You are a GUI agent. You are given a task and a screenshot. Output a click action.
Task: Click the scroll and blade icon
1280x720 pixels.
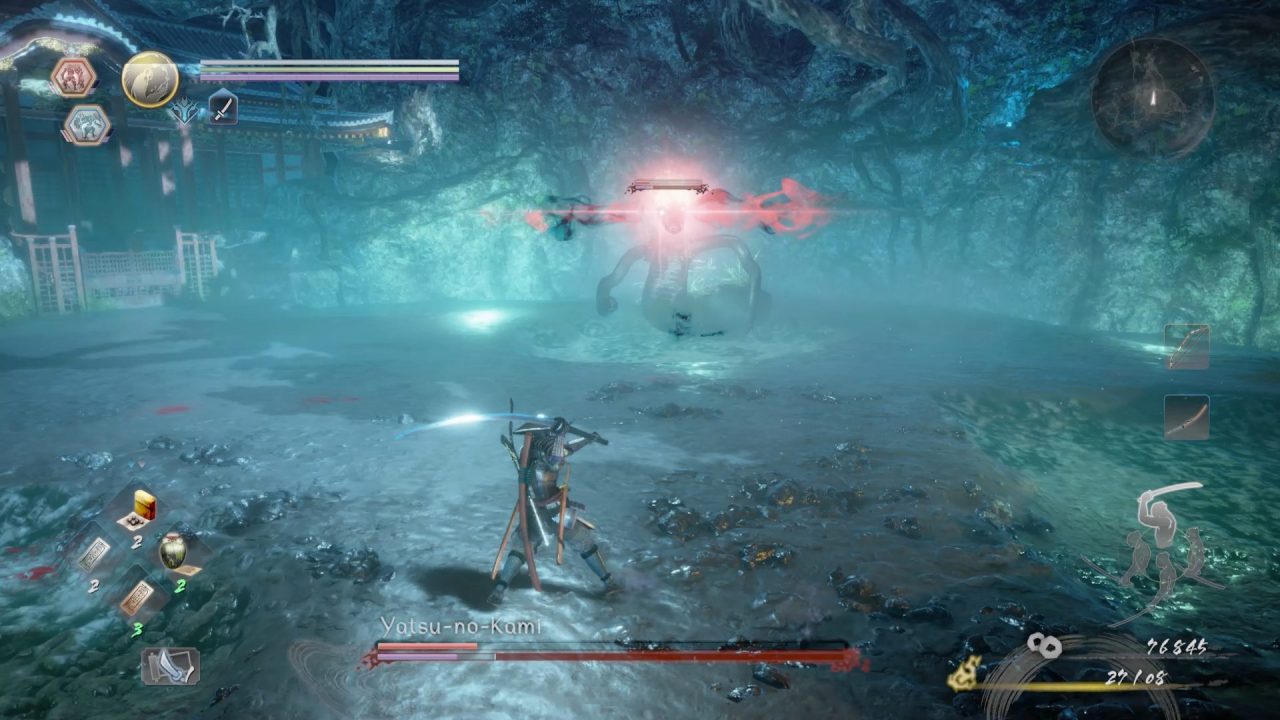[x=169, y=665]
